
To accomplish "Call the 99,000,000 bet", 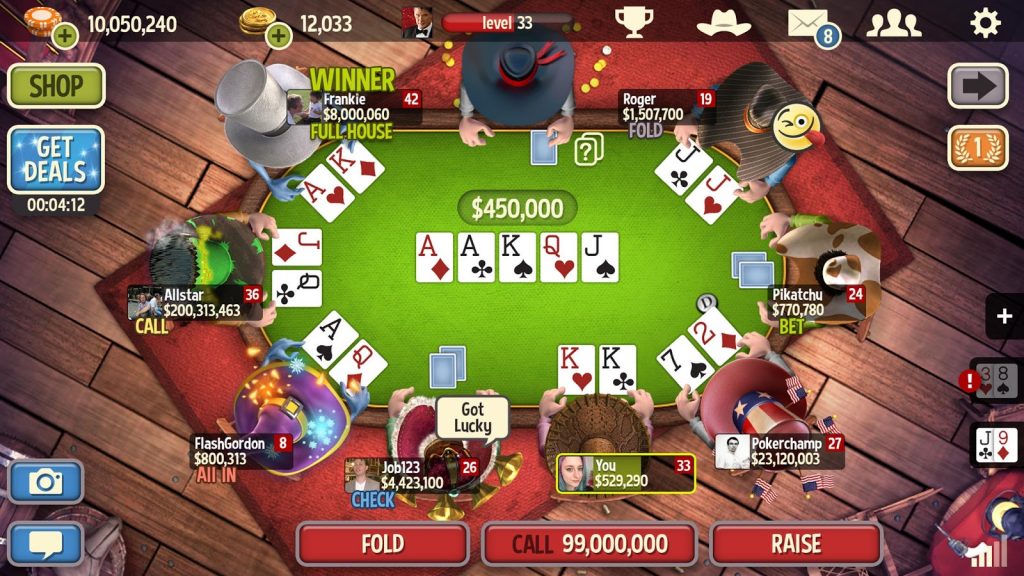I will [589, 544].
